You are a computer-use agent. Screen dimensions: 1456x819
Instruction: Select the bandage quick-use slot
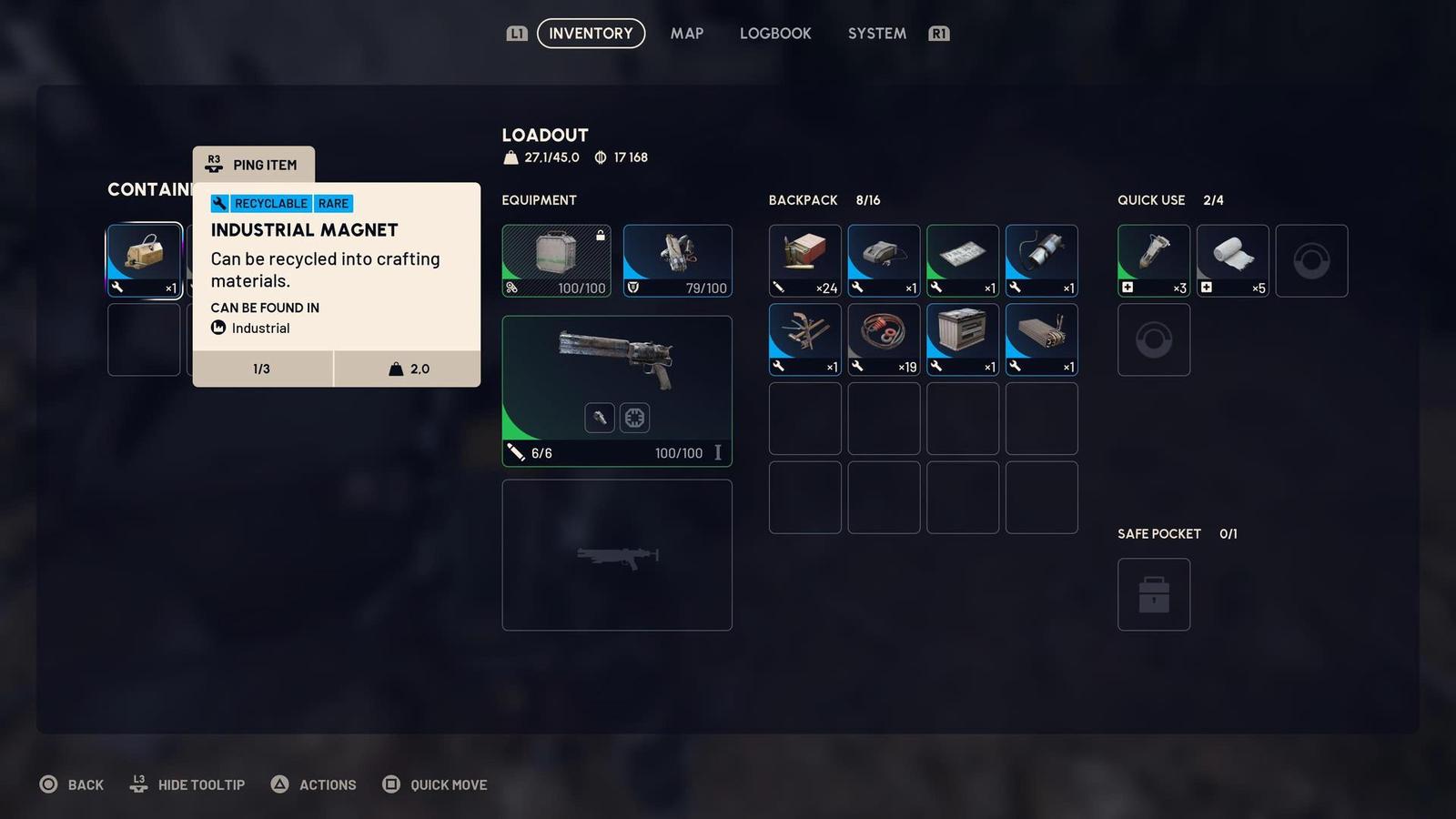1233,261
